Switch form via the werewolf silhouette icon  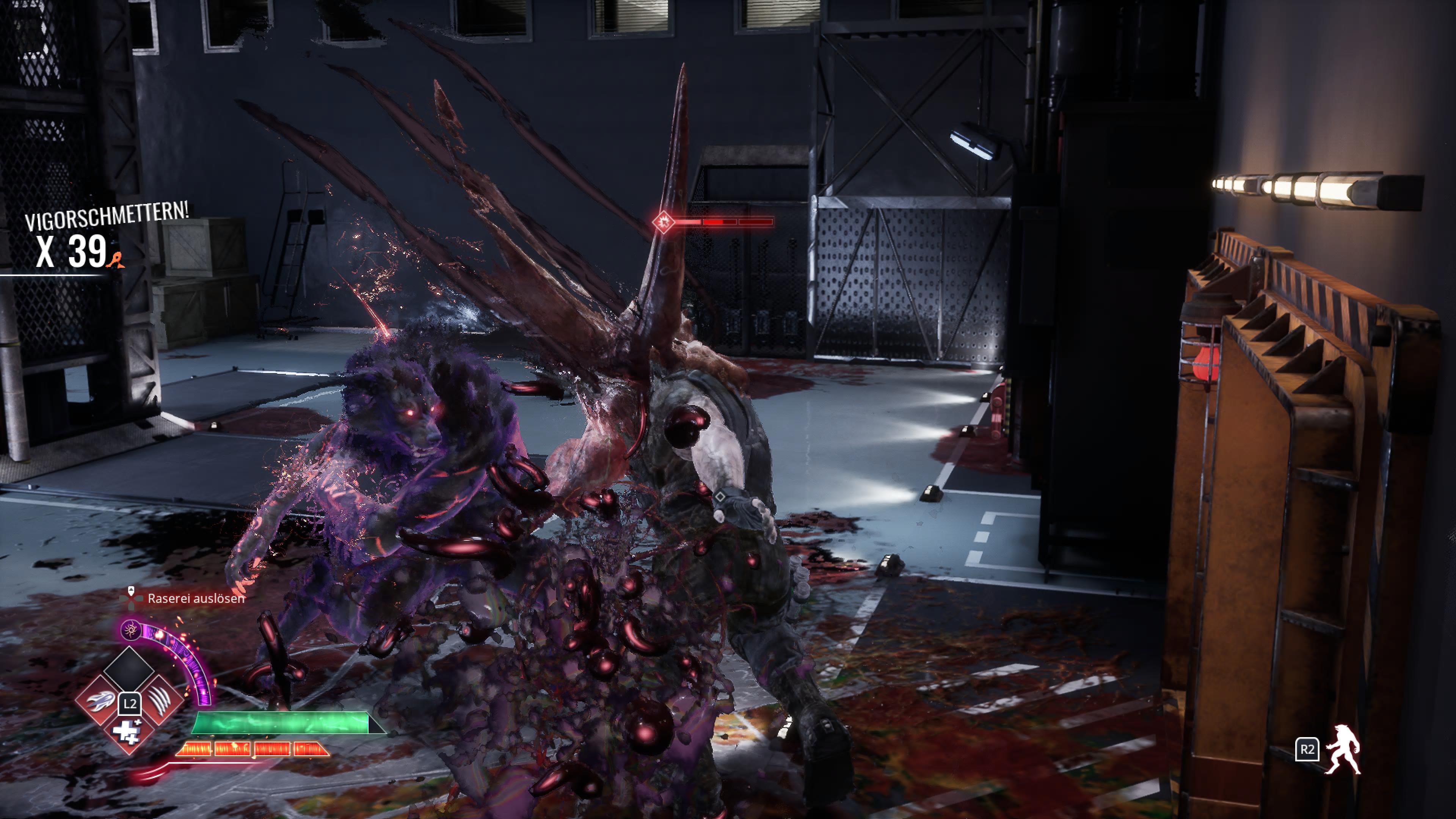coord(1343,750)
